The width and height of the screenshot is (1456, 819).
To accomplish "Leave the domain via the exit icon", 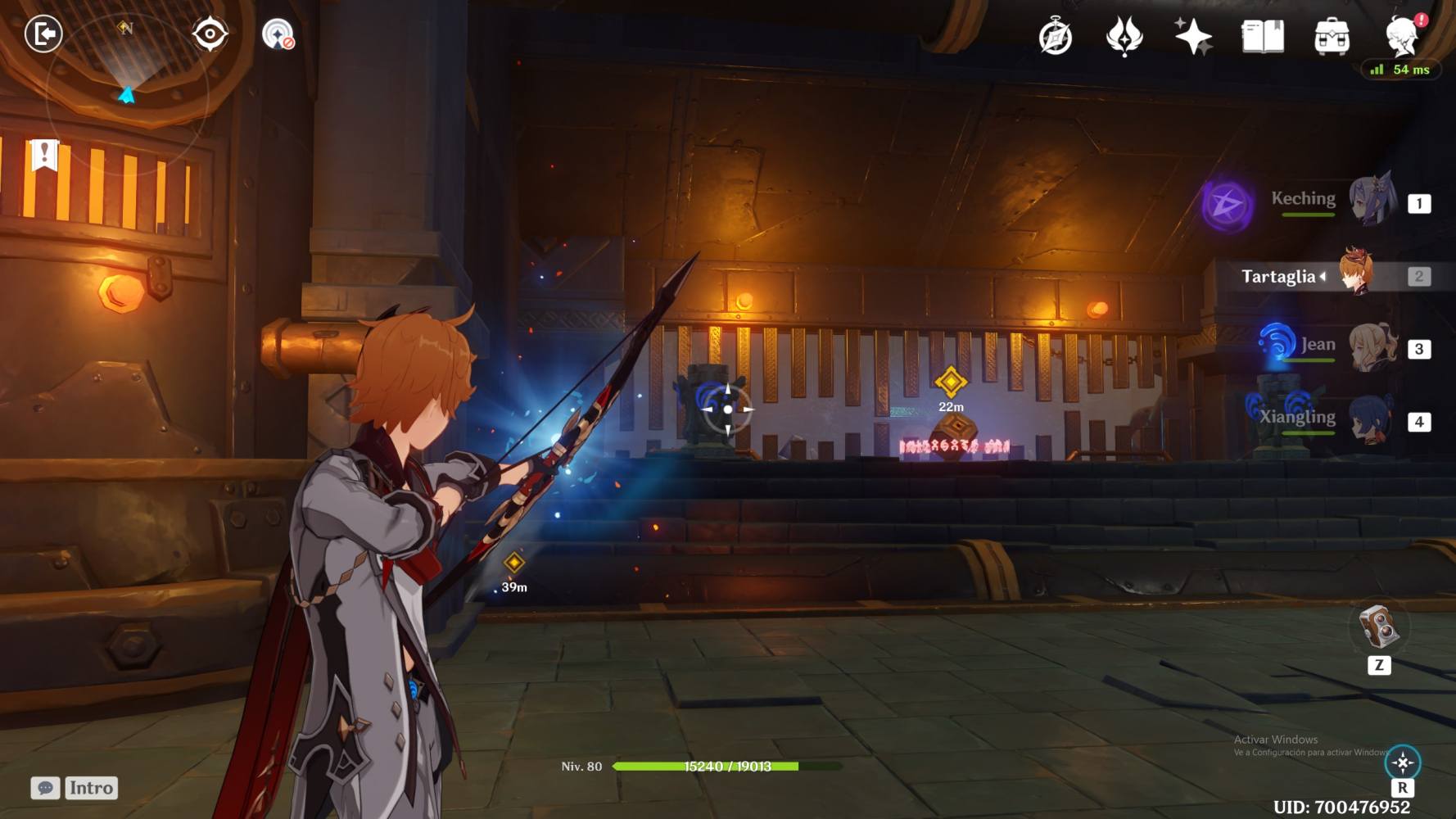I will point(43,34).
